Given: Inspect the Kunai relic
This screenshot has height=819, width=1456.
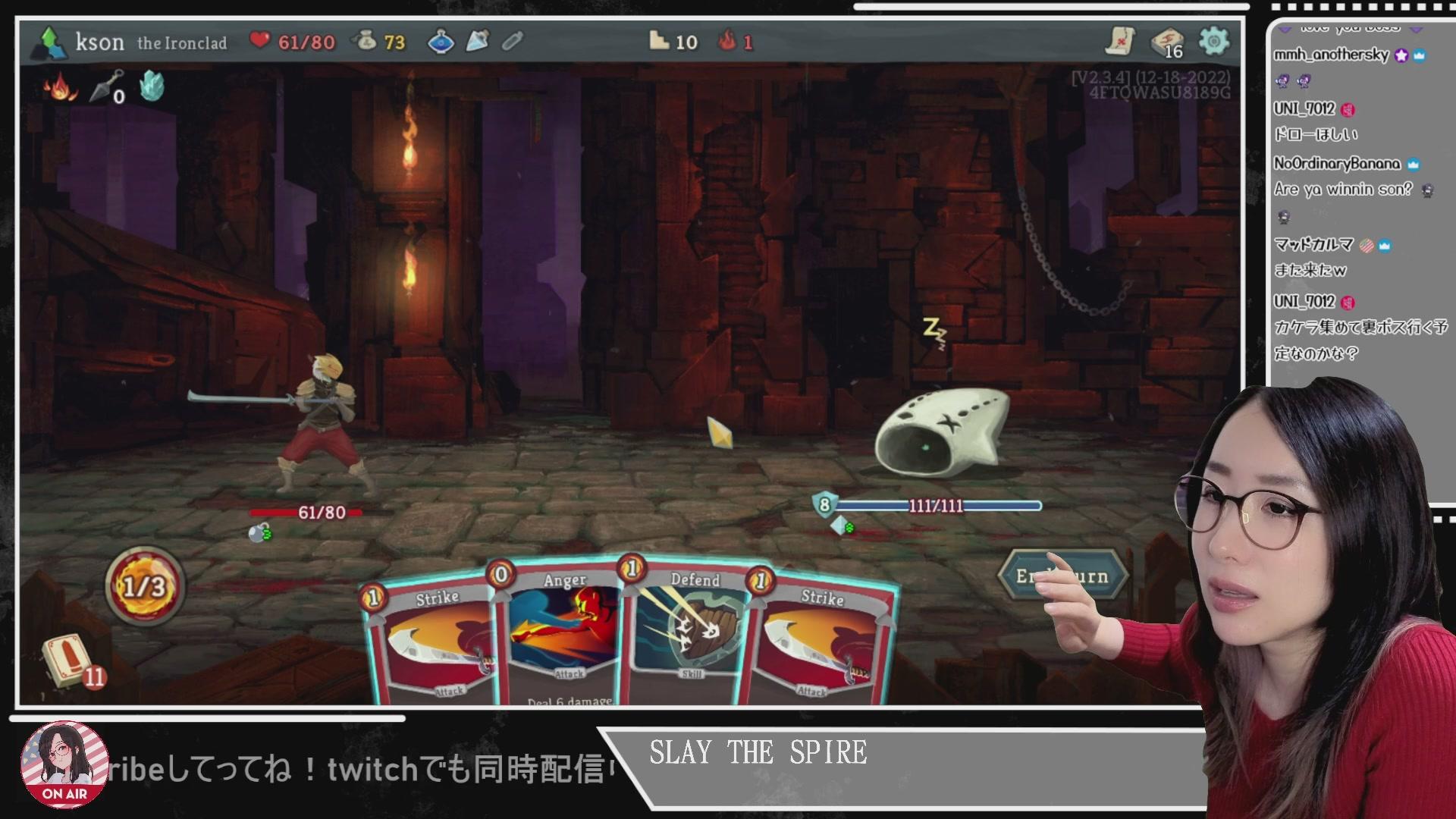Looking at the screenshot, I should [x=106, y=86].
